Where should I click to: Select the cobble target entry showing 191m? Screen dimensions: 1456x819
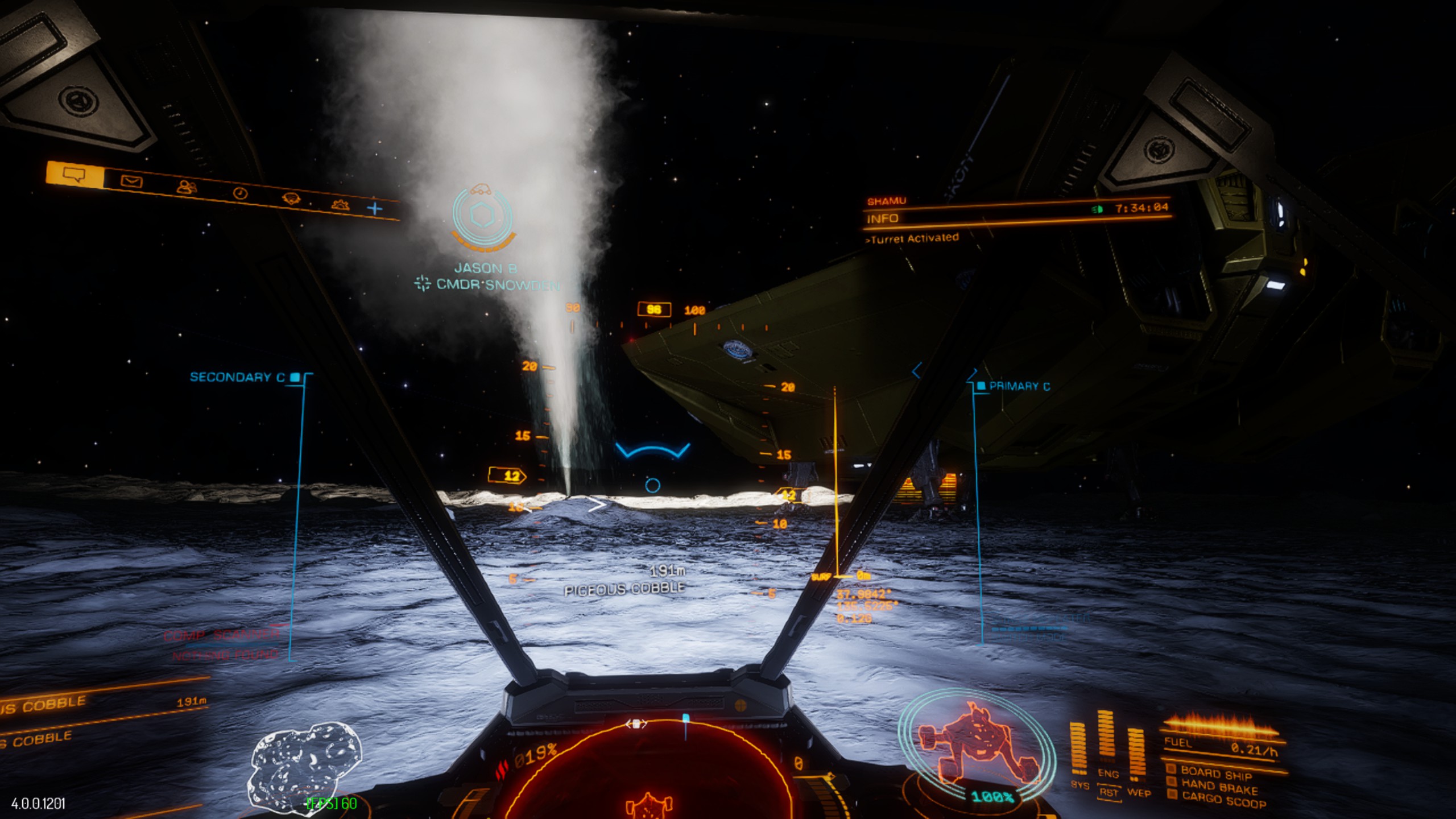[102, 704]
